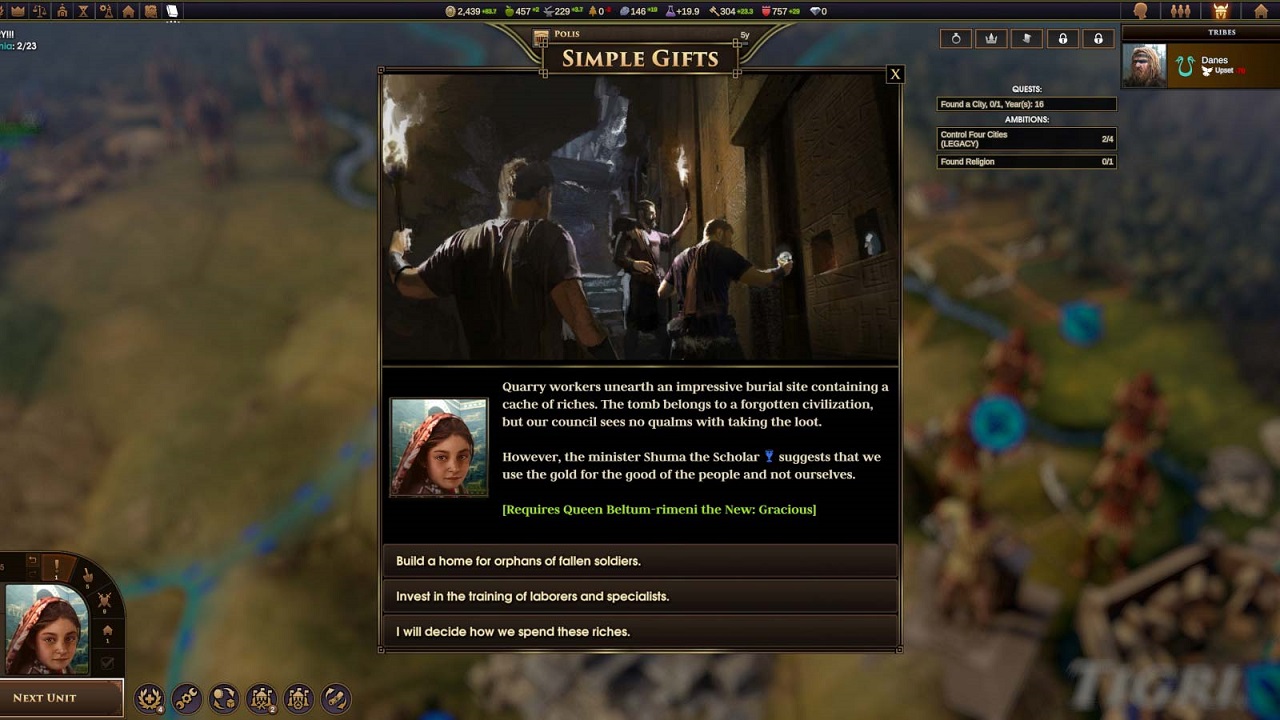
Task: Click the laurel wreath icon with badge 4
Action: (x=149, y=698)
